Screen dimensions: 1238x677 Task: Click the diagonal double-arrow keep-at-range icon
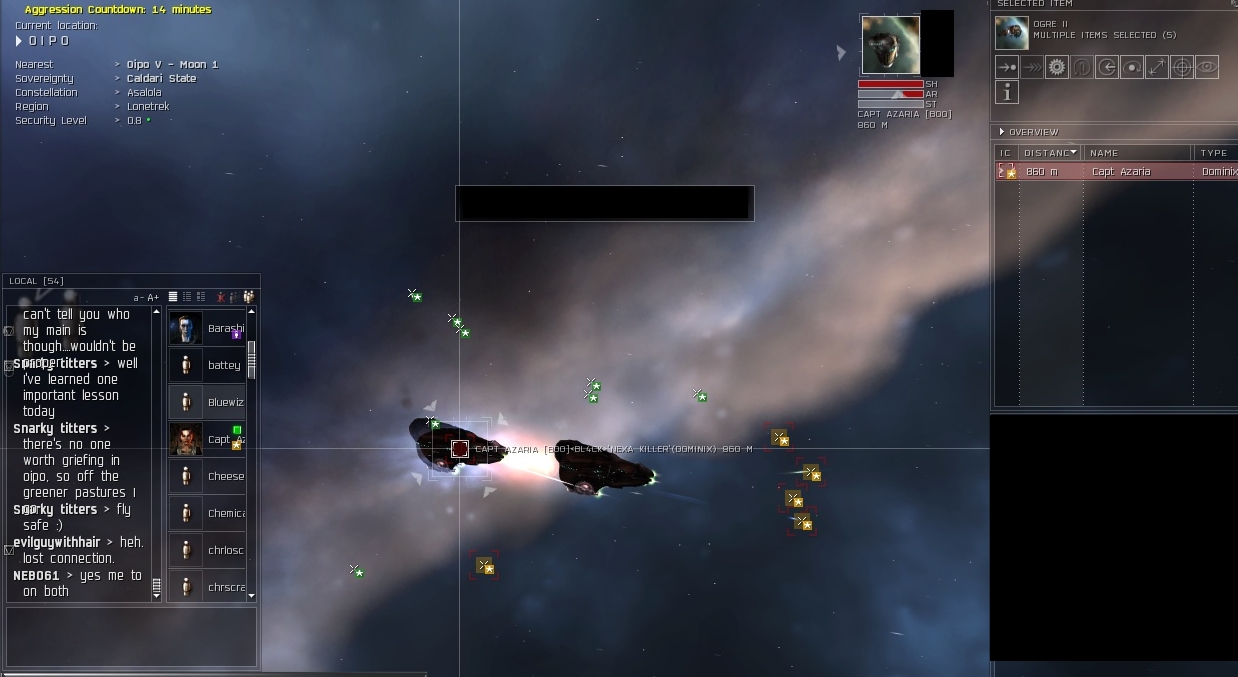click(x=1157, y=67)
